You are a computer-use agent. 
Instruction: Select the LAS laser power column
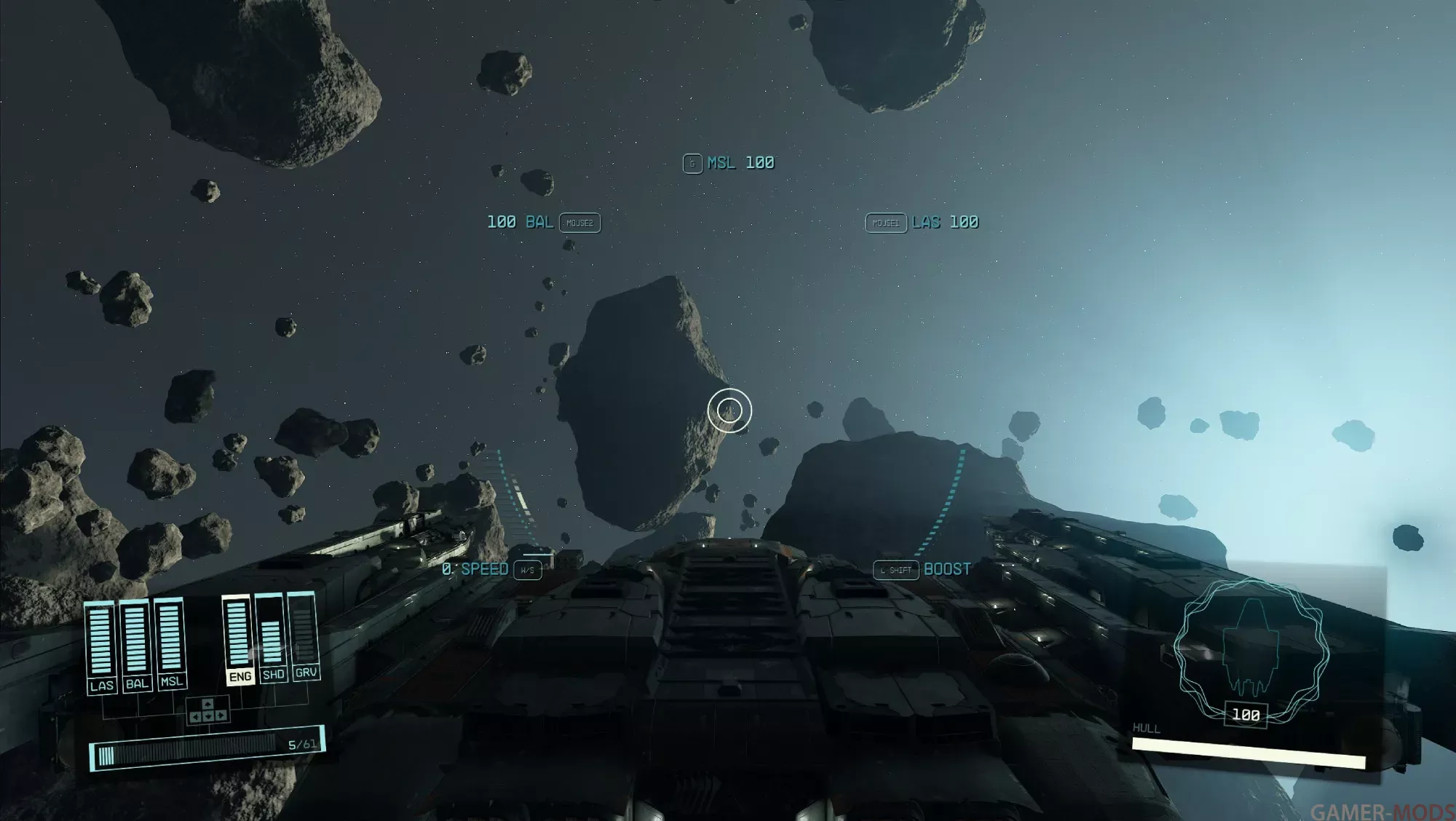click(x=101, y=645)
